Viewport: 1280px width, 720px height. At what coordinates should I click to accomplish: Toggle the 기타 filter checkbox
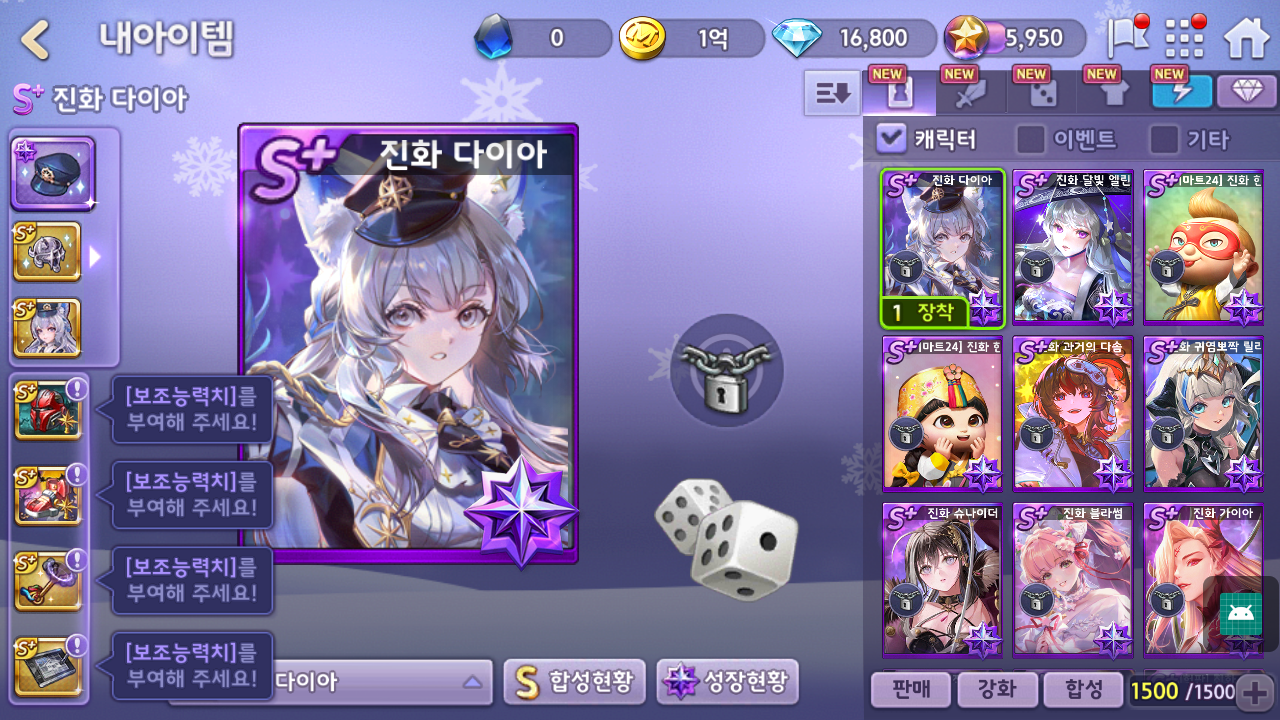tap(1164, 138)
